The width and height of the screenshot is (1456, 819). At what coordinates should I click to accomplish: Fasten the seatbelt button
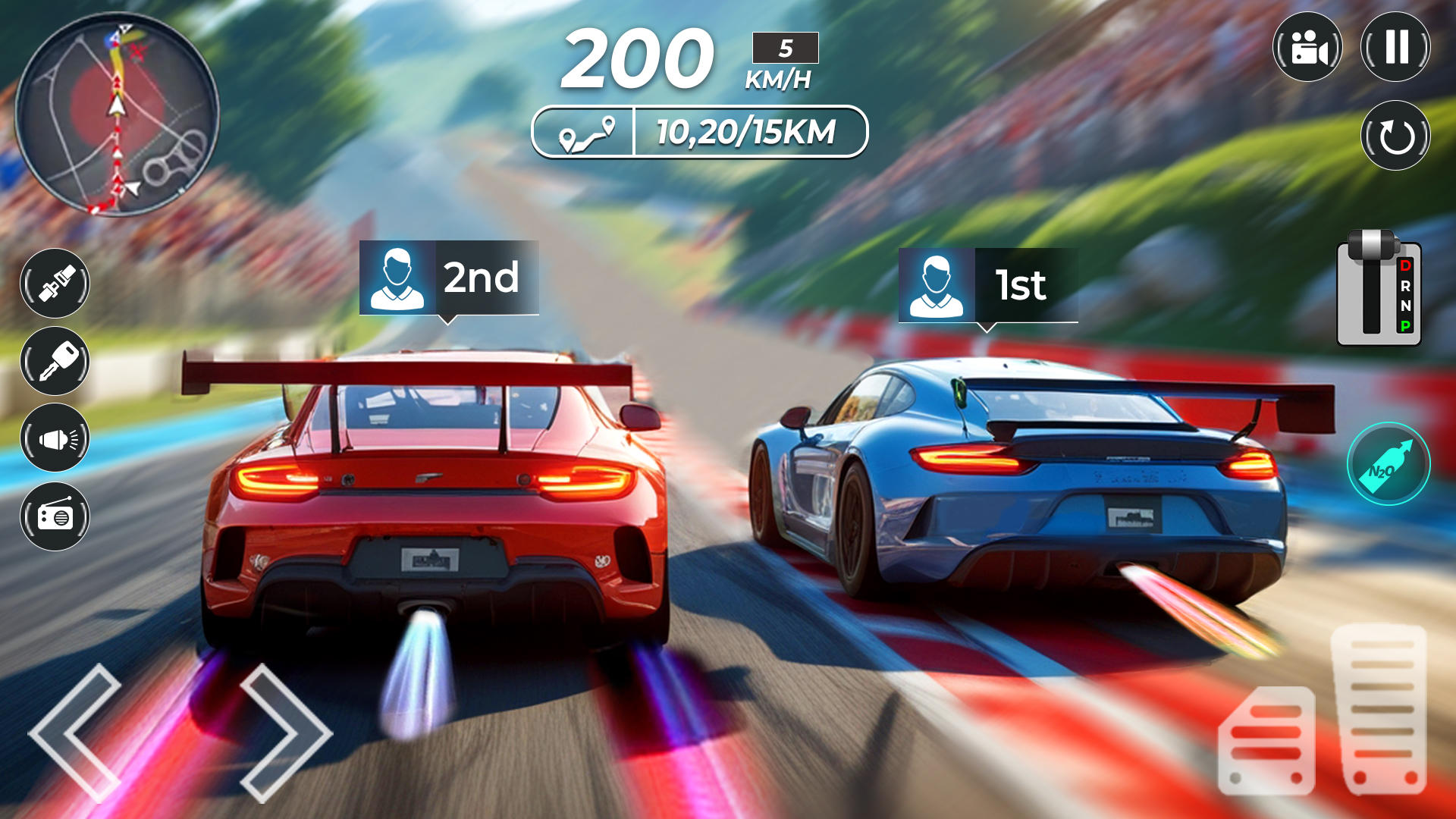[x=55, y=283]
